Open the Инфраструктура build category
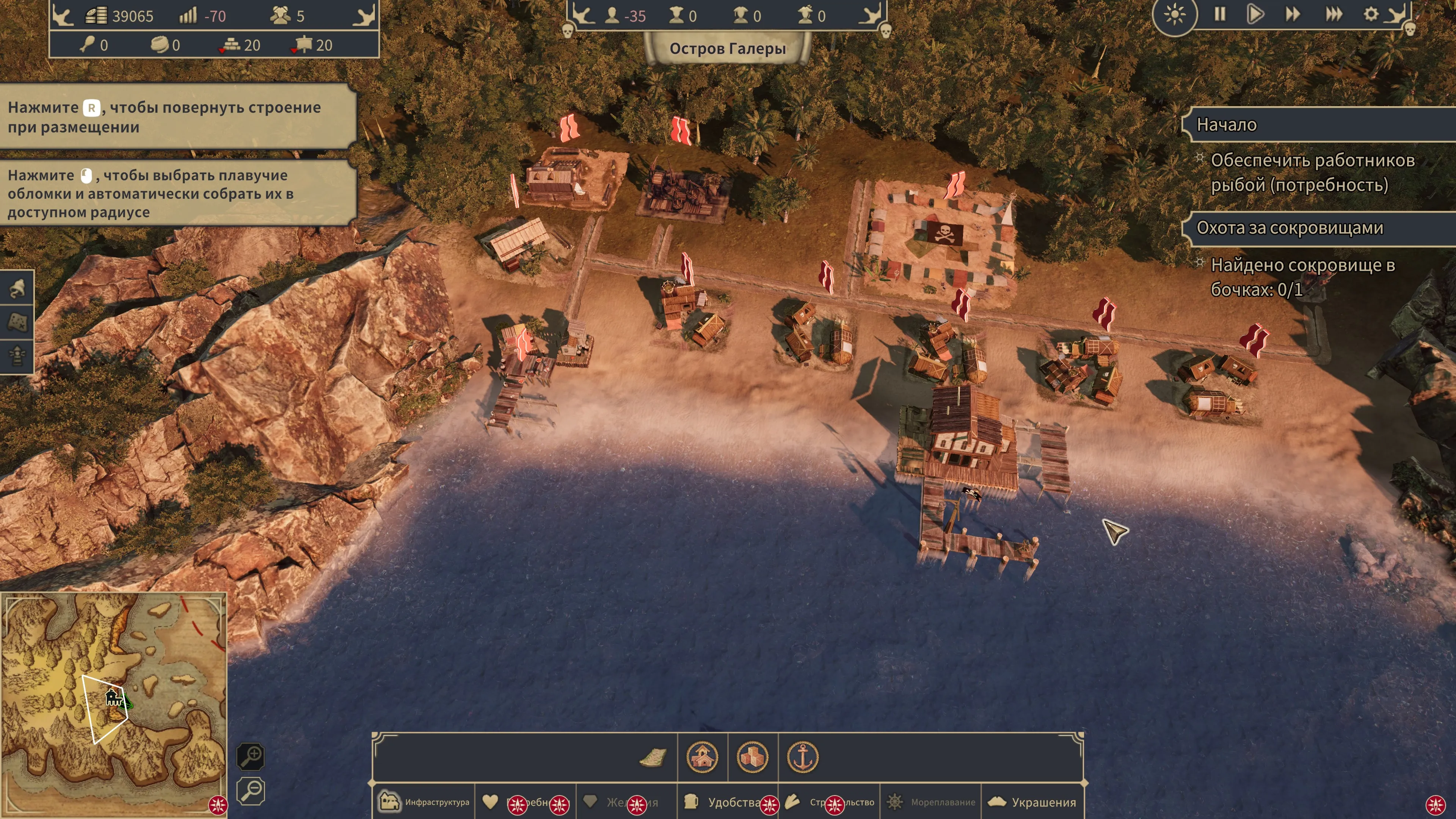Screen dimensions: 1456x819 (424, 802)
